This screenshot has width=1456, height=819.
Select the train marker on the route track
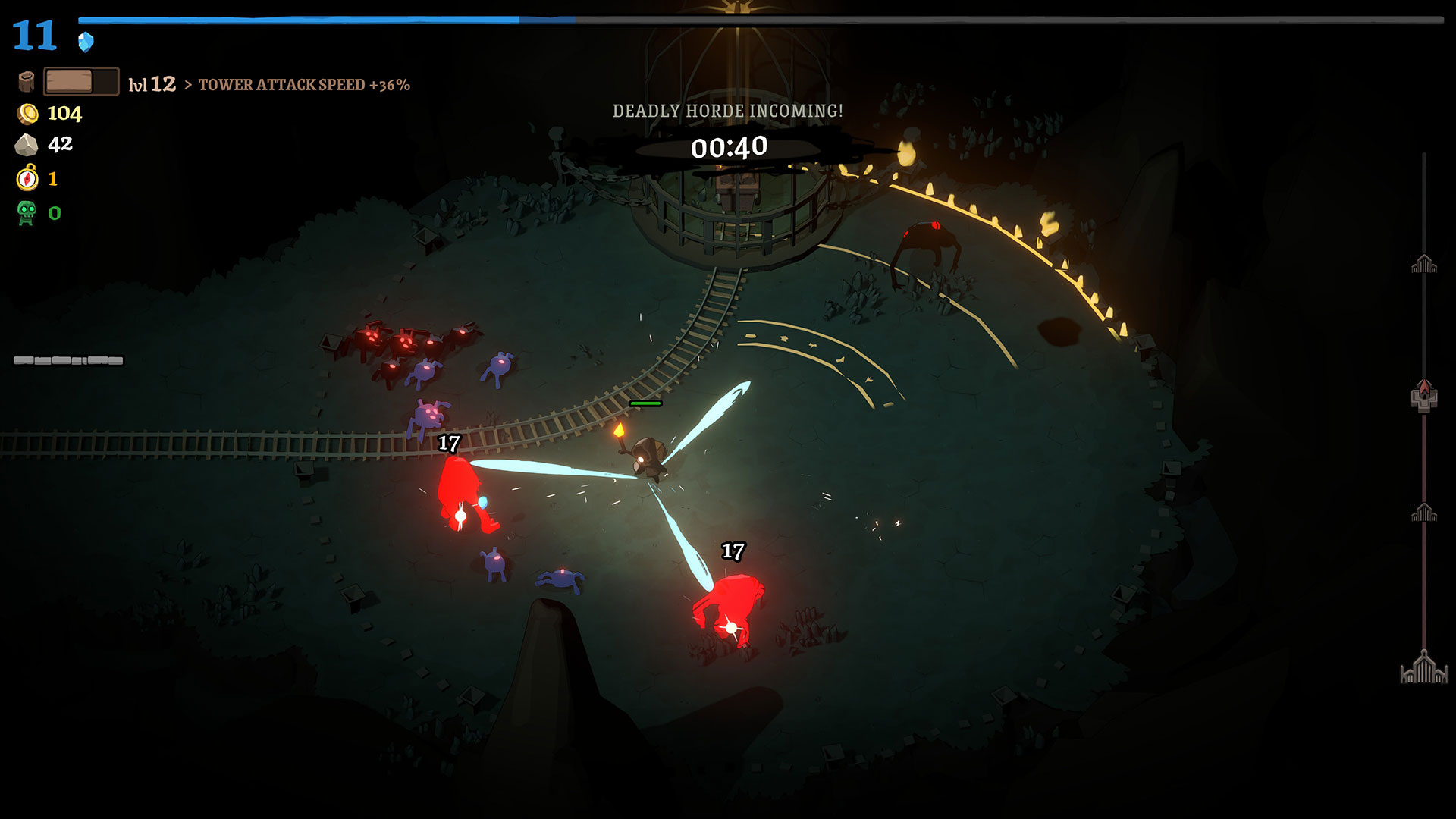tap(1424, 396)
